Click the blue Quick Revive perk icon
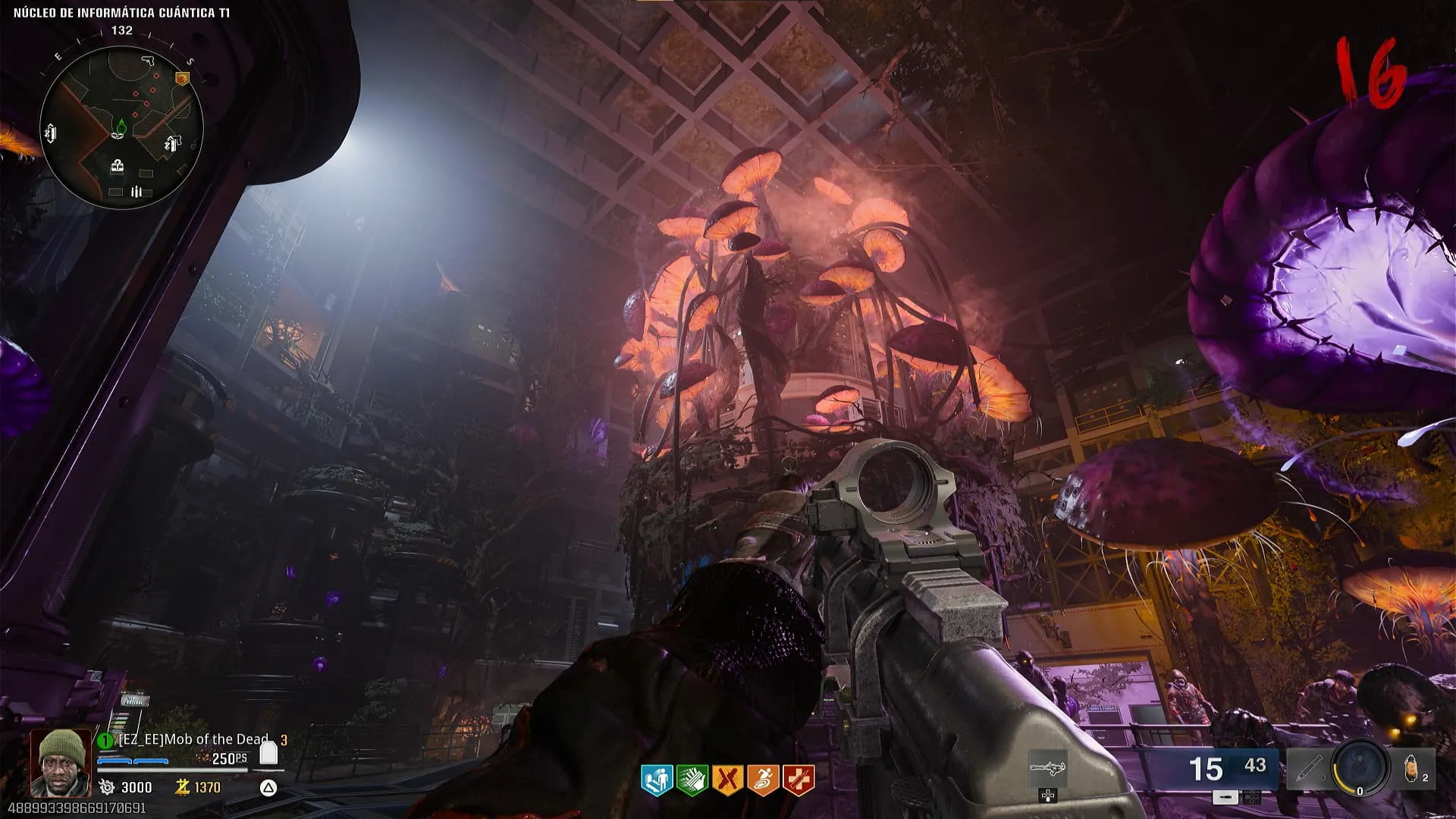This screenshot has height=819, width=1456. click(x=657, y=780)
